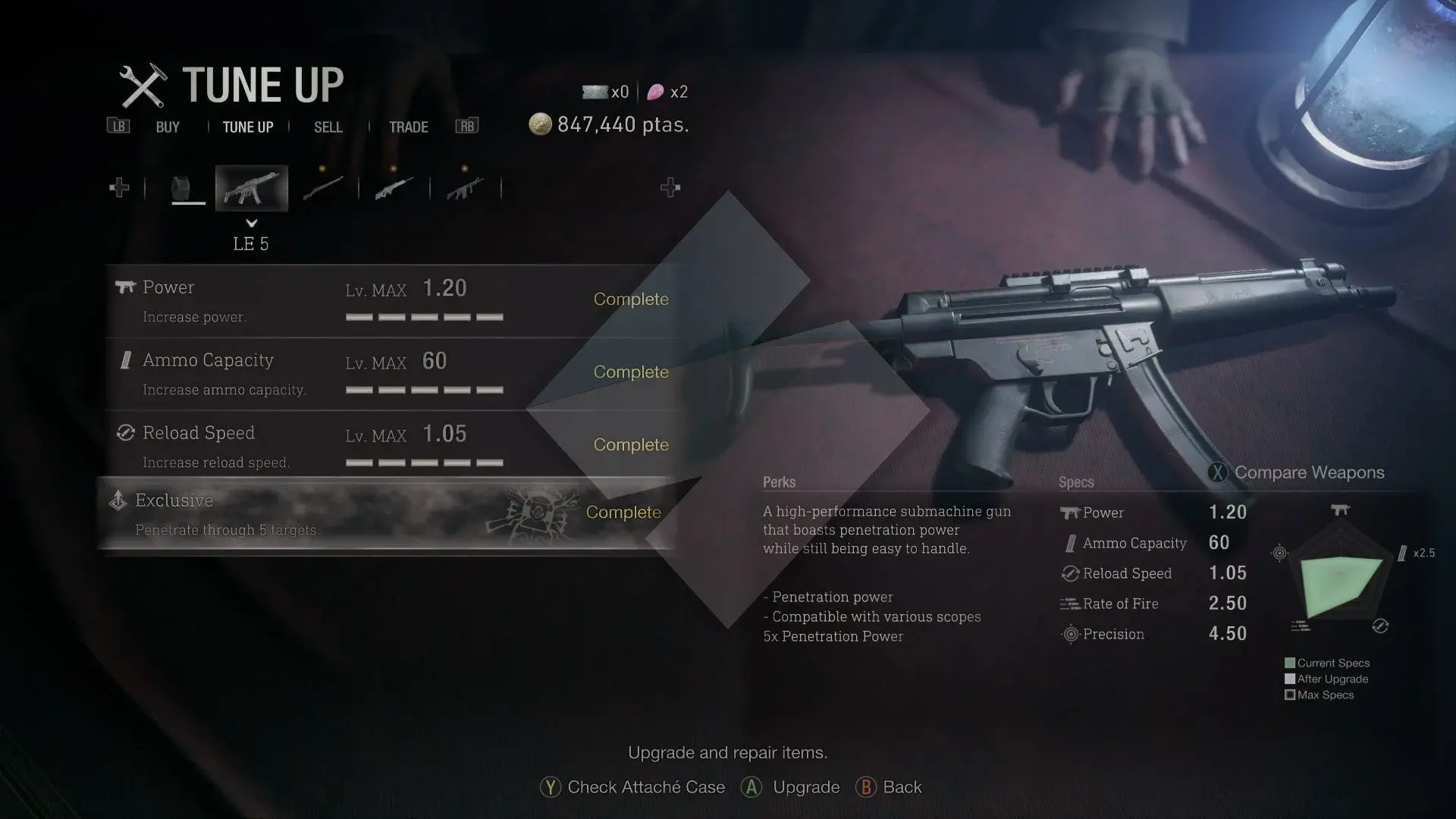The image size is (1456, 819).
Task: Open the TRADE menu tab
Action: click(x=409, y=127)
